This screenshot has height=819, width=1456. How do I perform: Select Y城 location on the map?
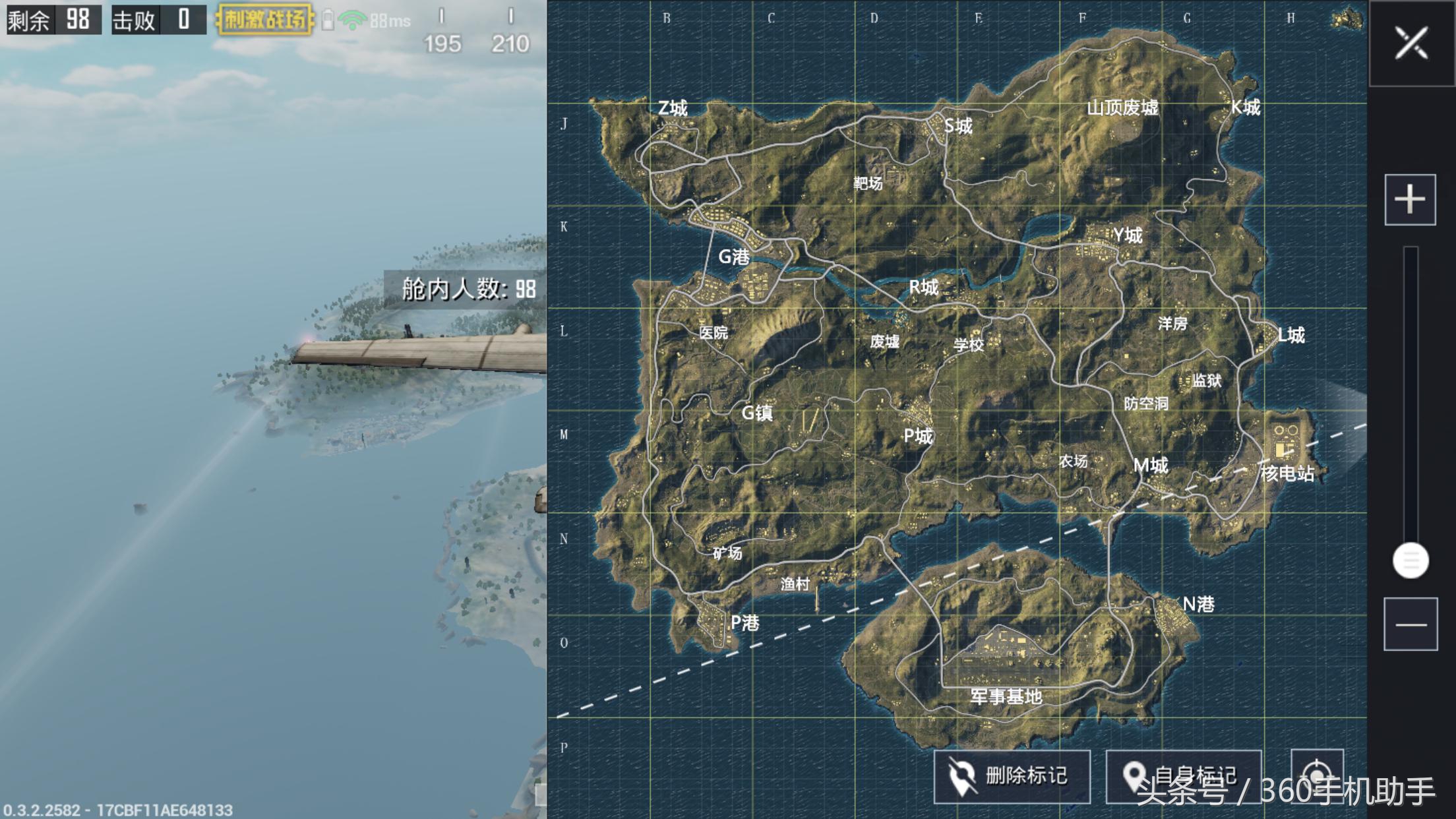(x=1127, y=235)
